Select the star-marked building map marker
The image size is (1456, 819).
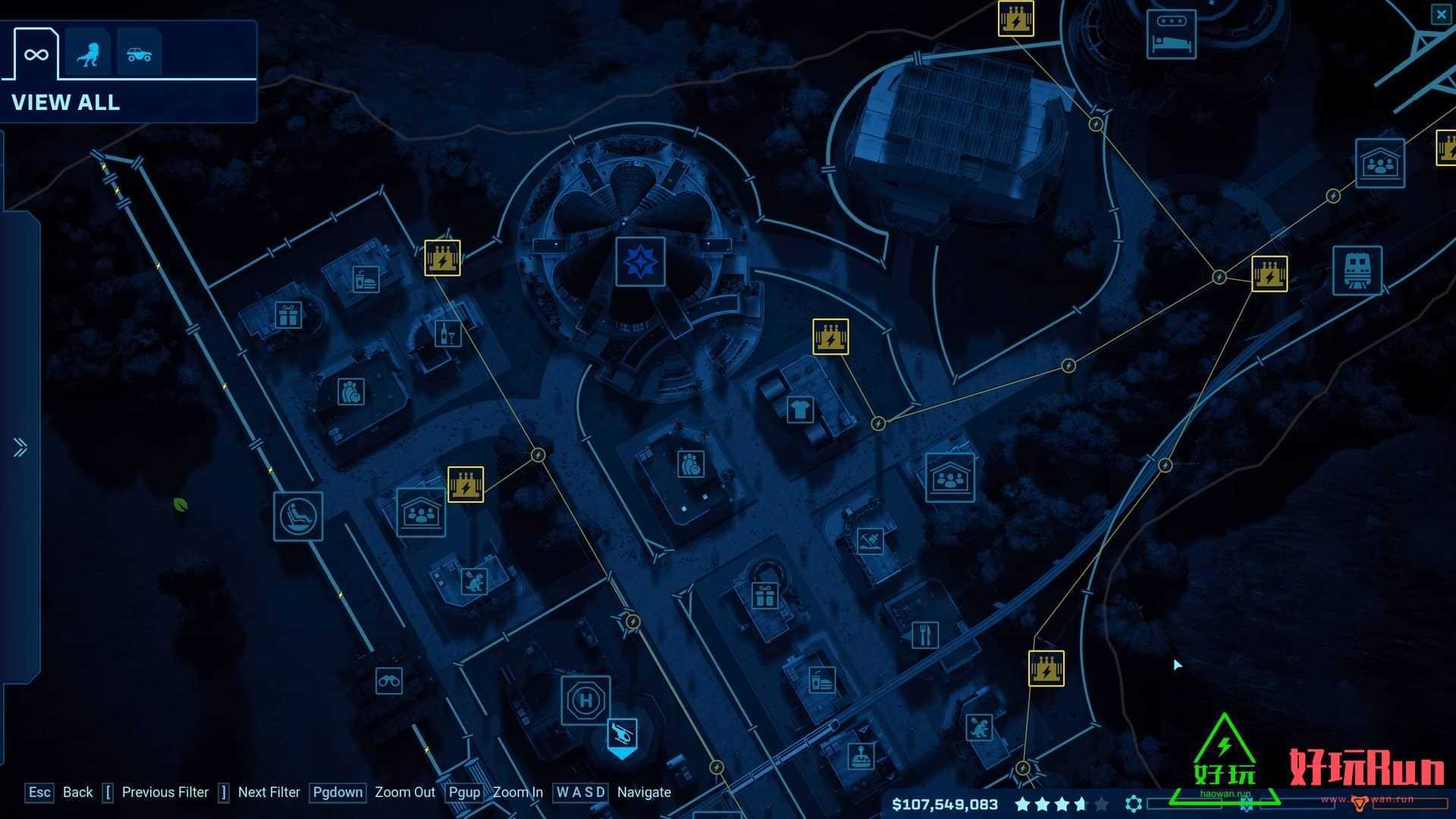[640, 262]
